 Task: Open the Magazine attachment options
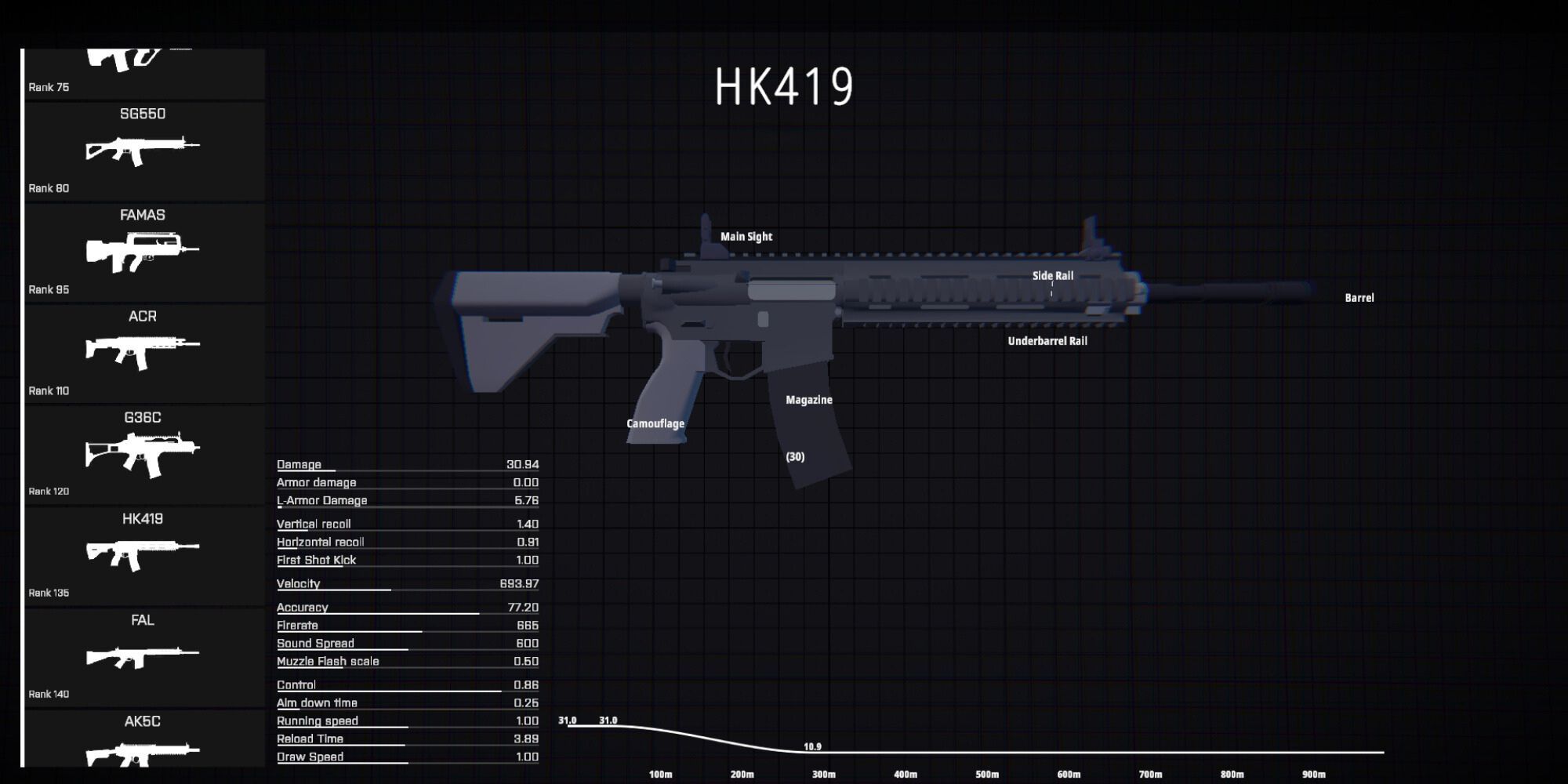click(x=808, y=399)
